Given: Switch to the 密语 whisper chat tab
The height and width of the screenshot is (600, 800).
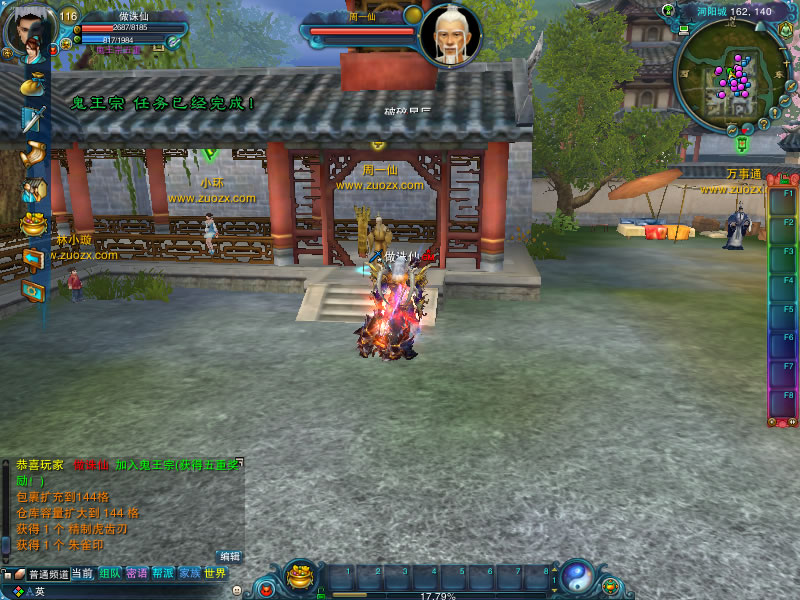Looking at the screenshot, I should coord(137,574).
